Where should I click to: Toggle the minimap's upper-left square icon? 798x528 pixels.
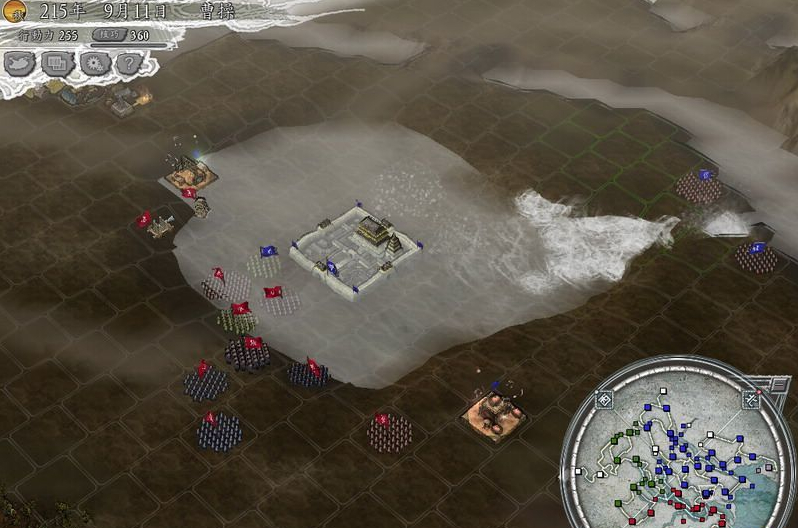604,400
